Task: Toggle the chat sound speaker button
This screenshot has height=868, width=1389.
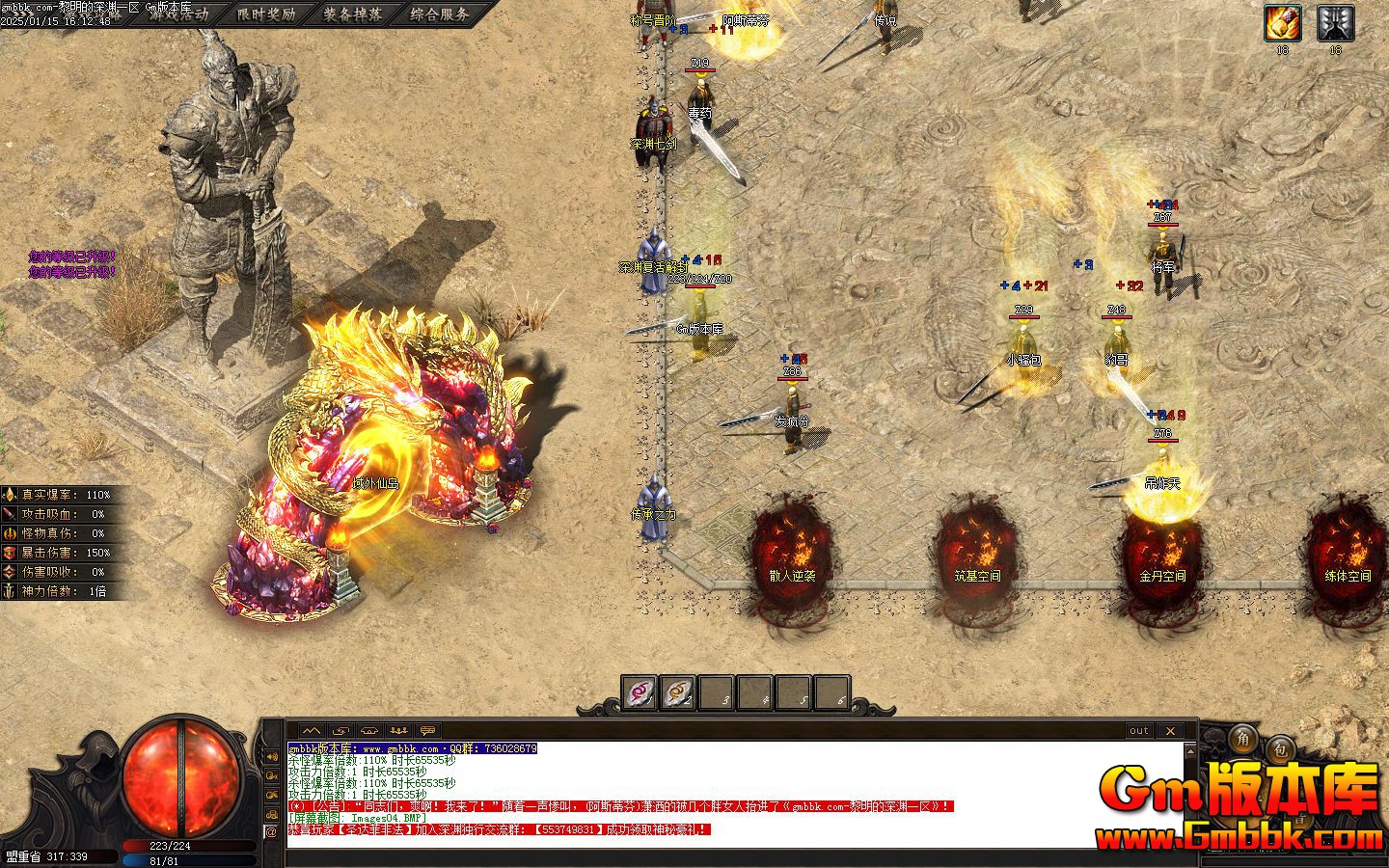Action: (271, 755)
